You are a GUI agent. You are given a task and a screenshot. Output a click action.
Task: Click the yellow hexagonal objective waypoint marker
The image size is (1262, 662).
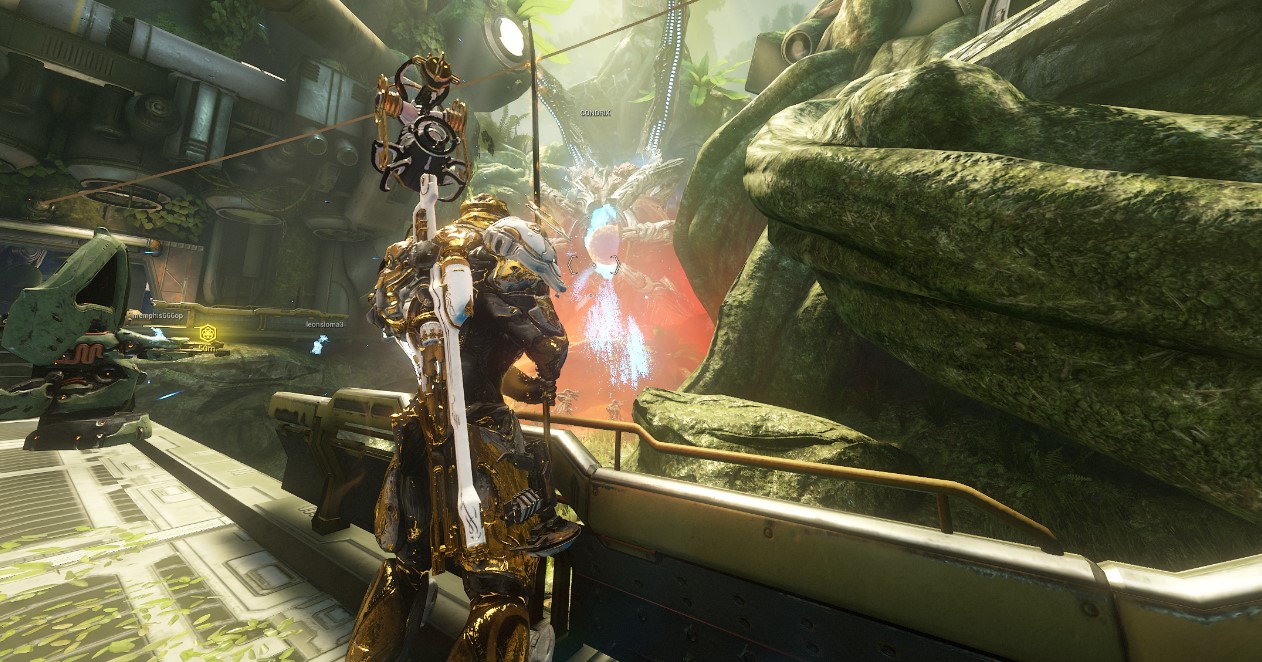(x=208, y=332)
